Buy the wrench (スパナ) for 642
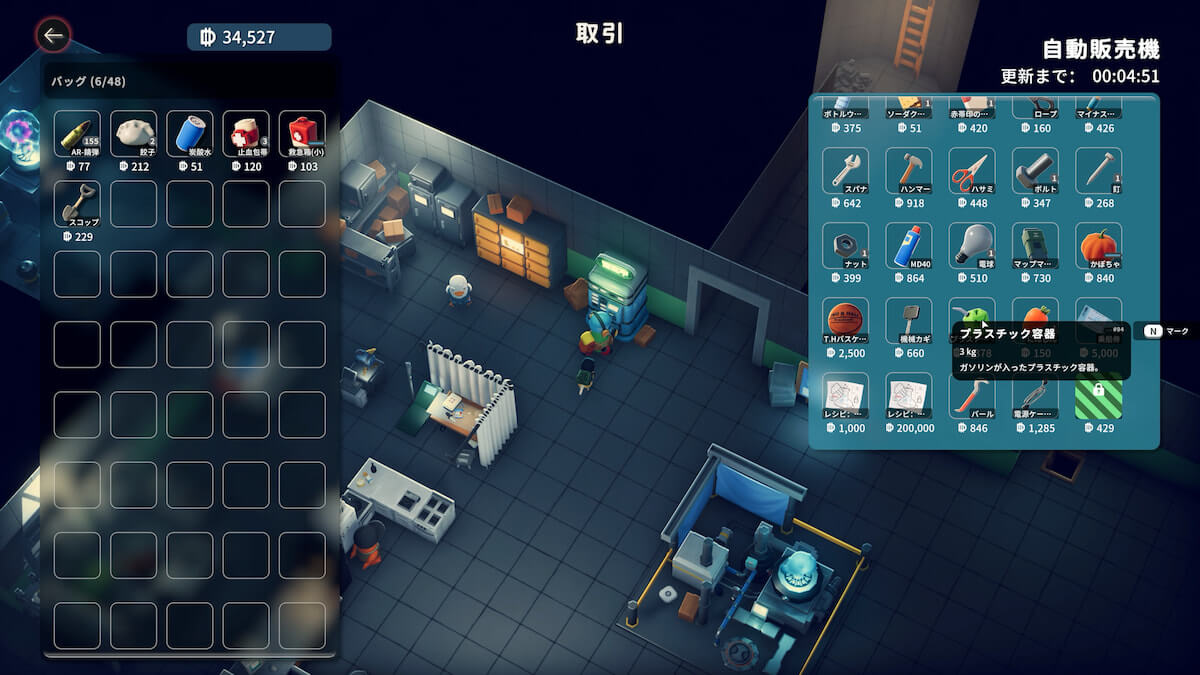This screenshot has width=1200, height=675. (845, 171)
